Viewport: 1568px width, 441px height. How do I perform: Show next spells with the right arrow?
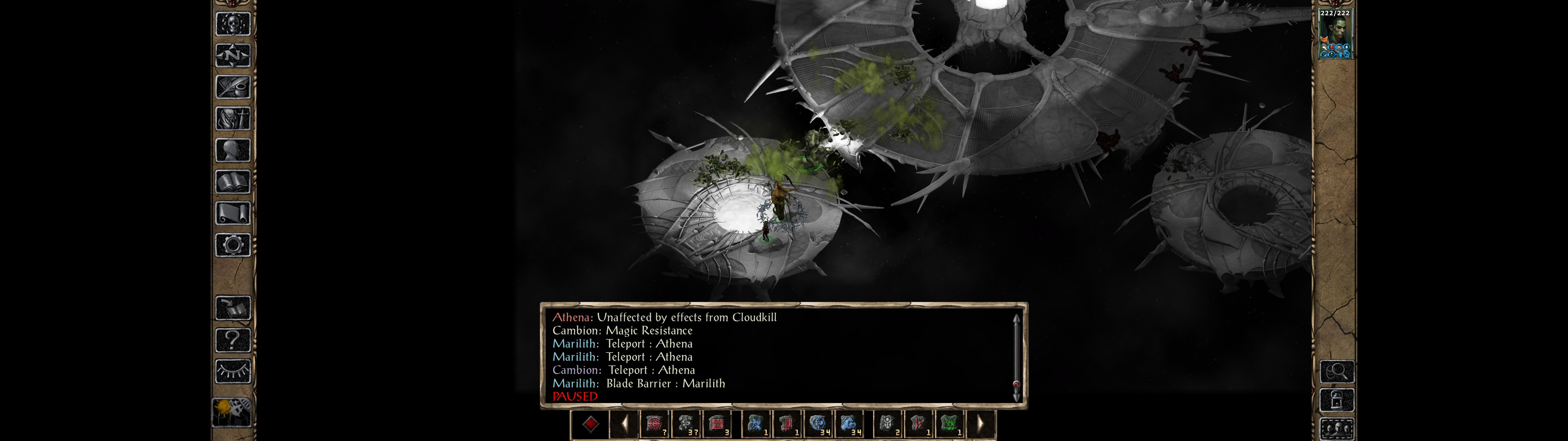pos(980,424)
